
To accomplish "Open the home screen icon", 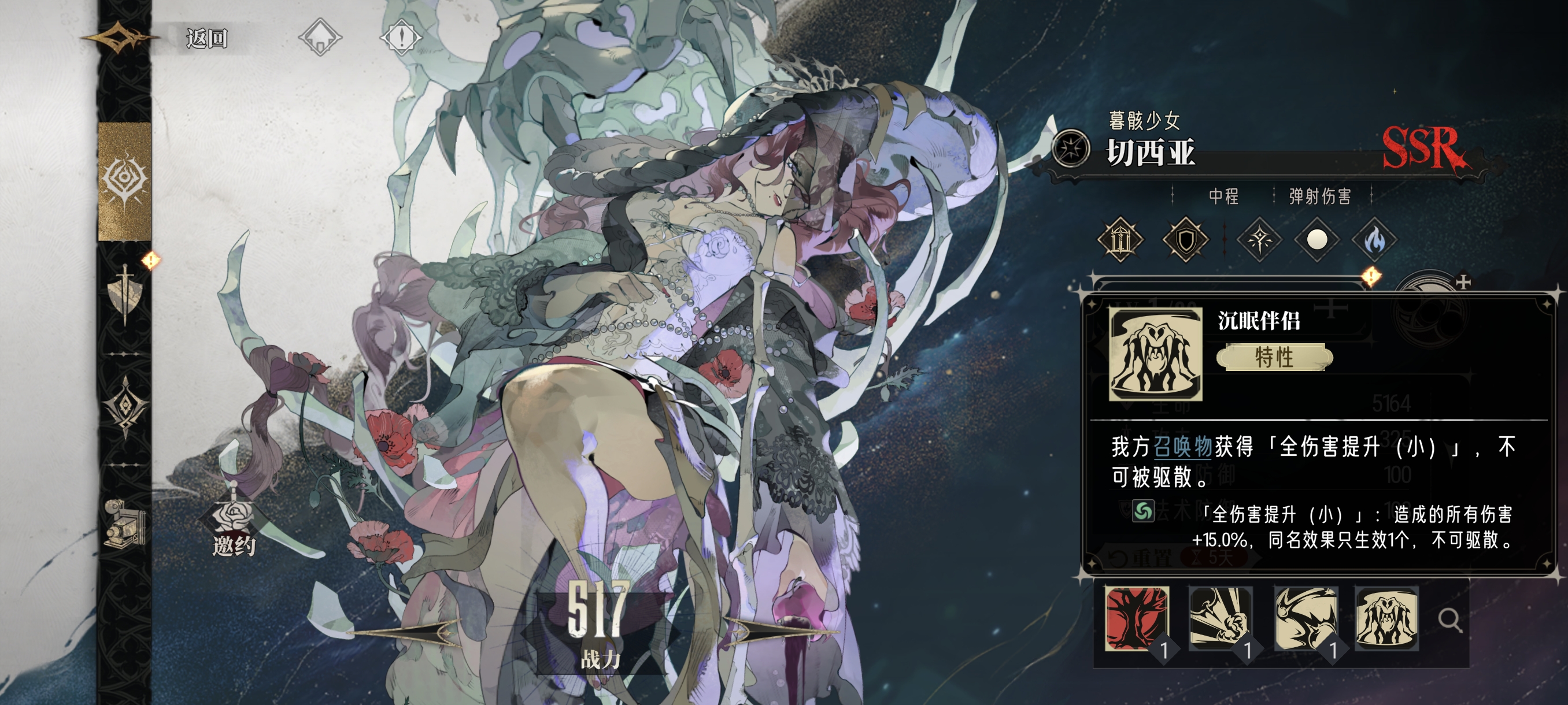I will point(320,38).
